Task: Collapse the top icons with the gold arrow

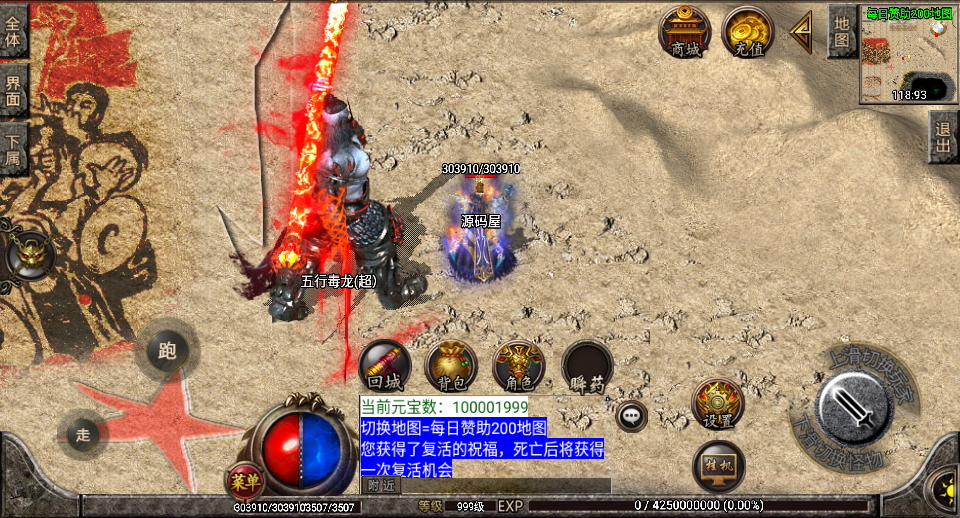Action: (801, 32)
